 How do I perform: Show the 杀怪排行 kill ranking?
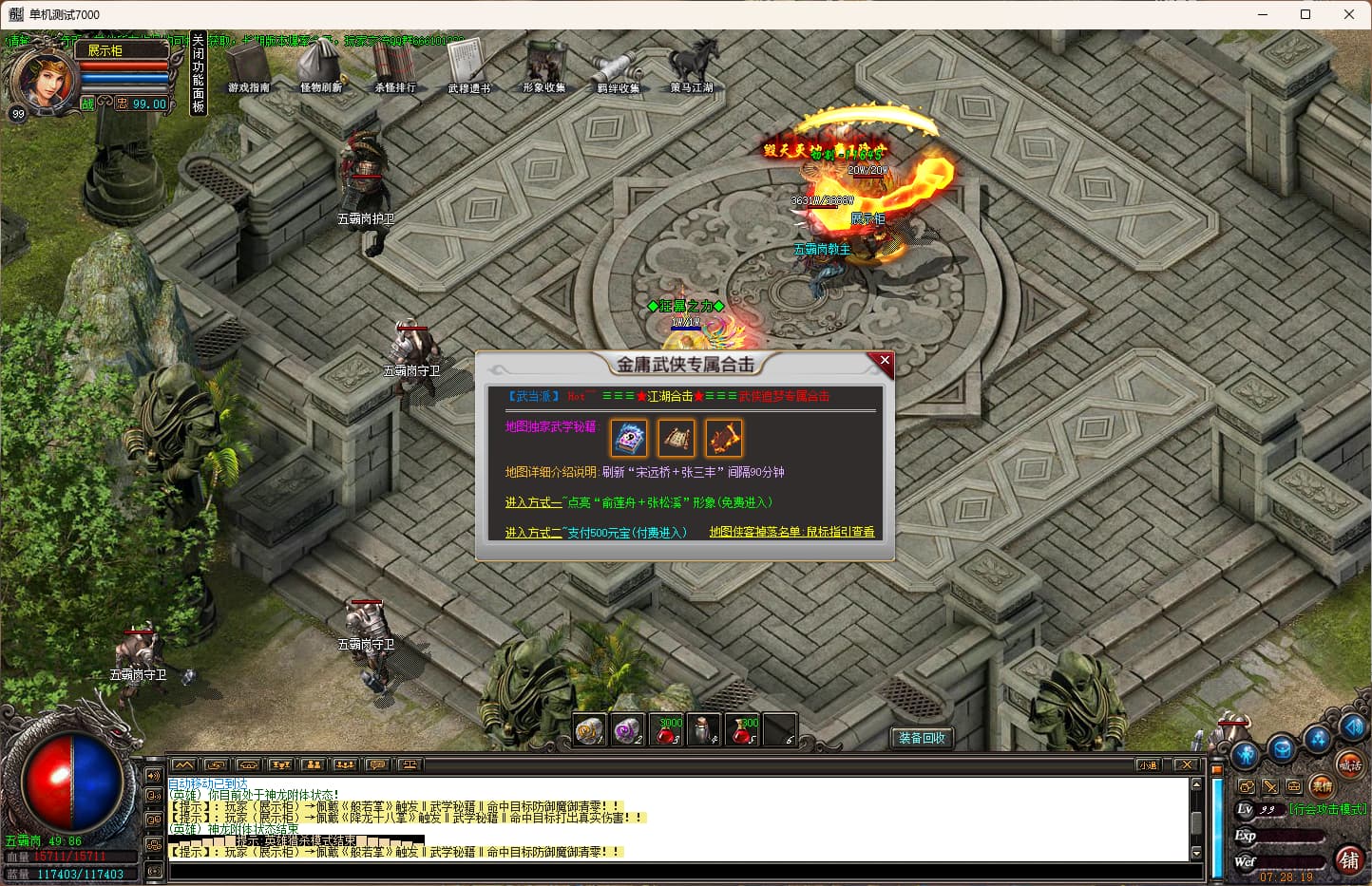pyautogui.click(x=394, y=68)
